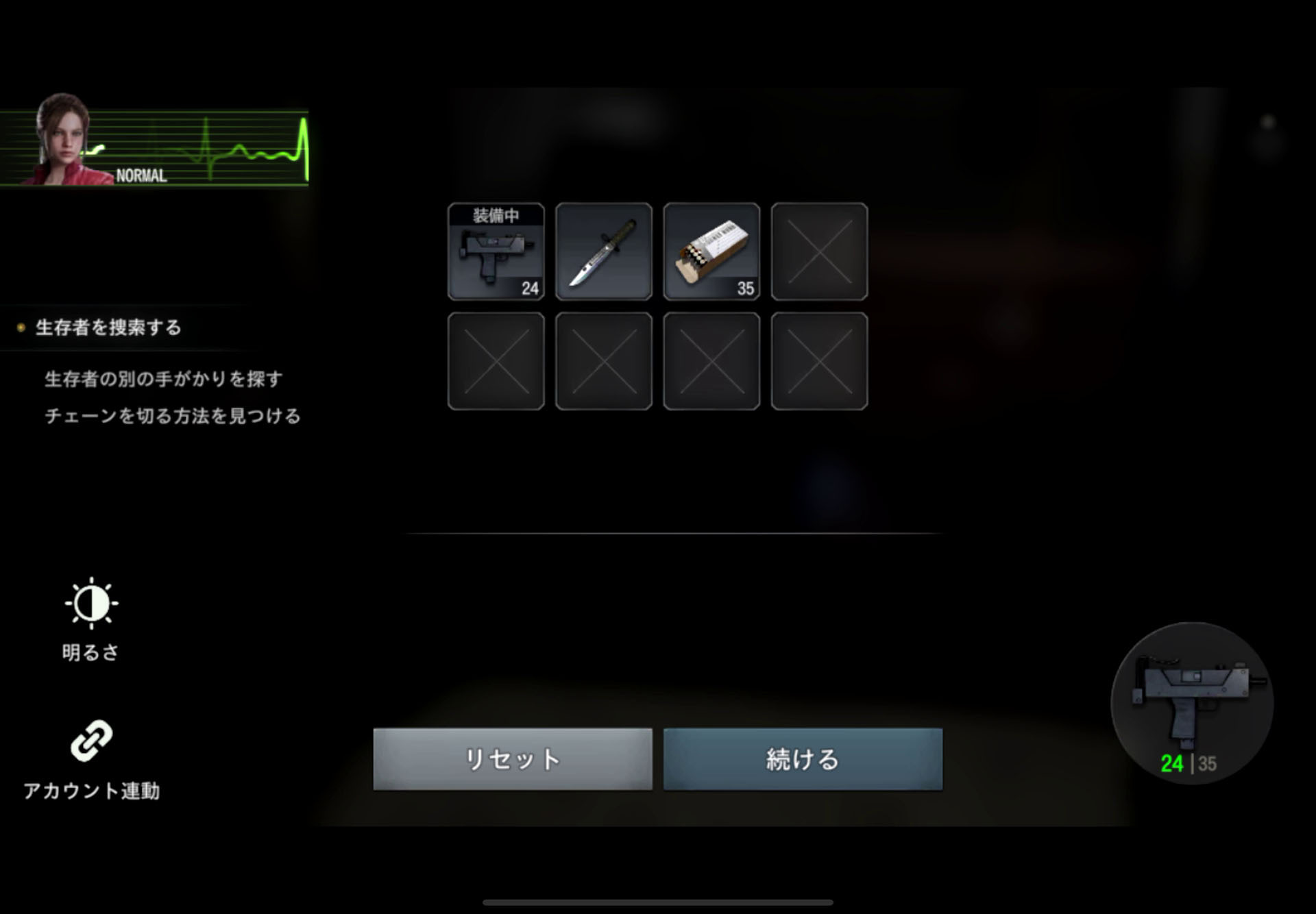The width and height of the screenshot is (1316, 914).
Task: Select the empty slot beside the matchbox
Action: [x=819, y=251]
